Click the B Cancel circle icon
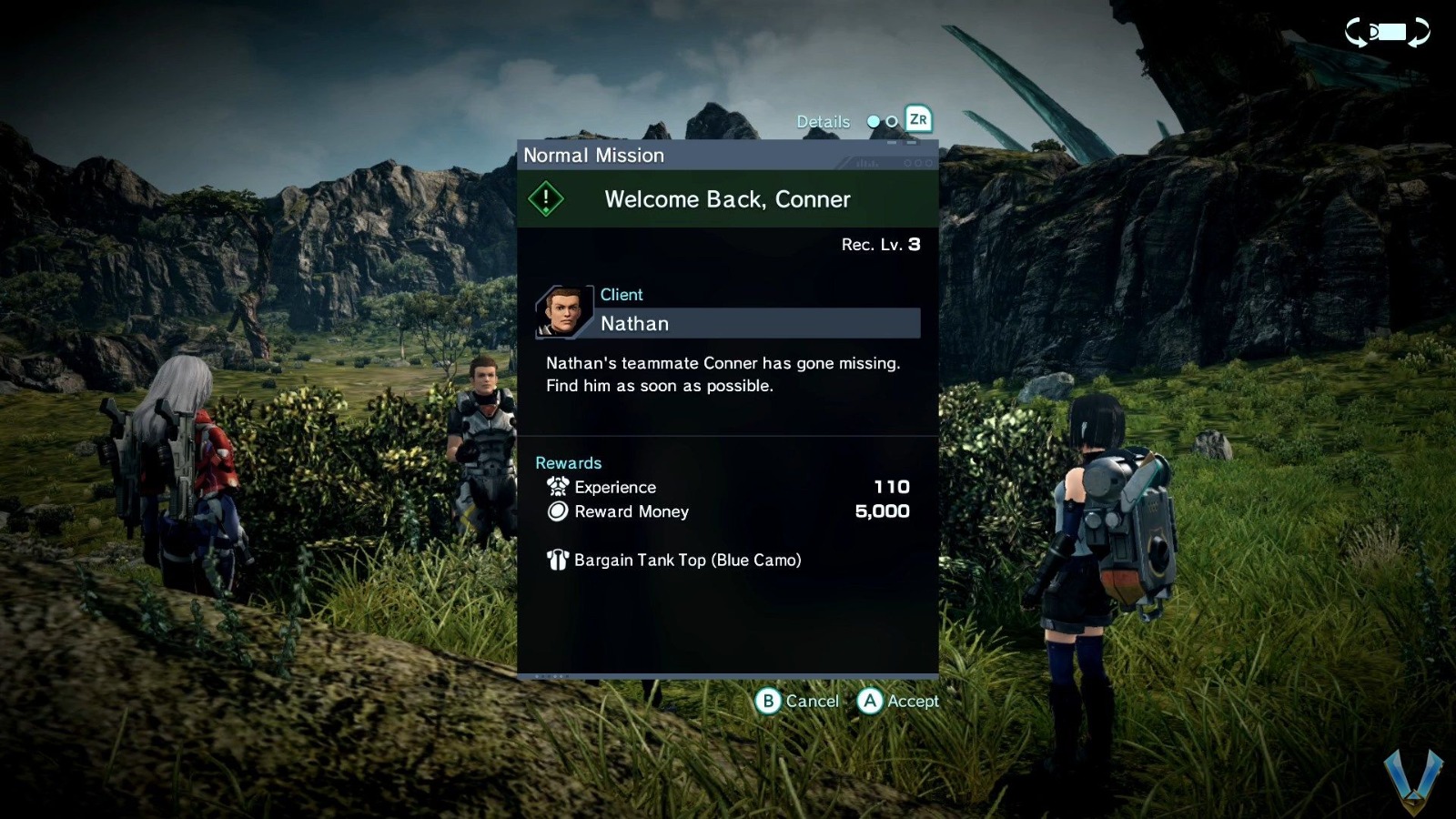1456x819 pixels. pyautogui.click(x=767, y=702)
